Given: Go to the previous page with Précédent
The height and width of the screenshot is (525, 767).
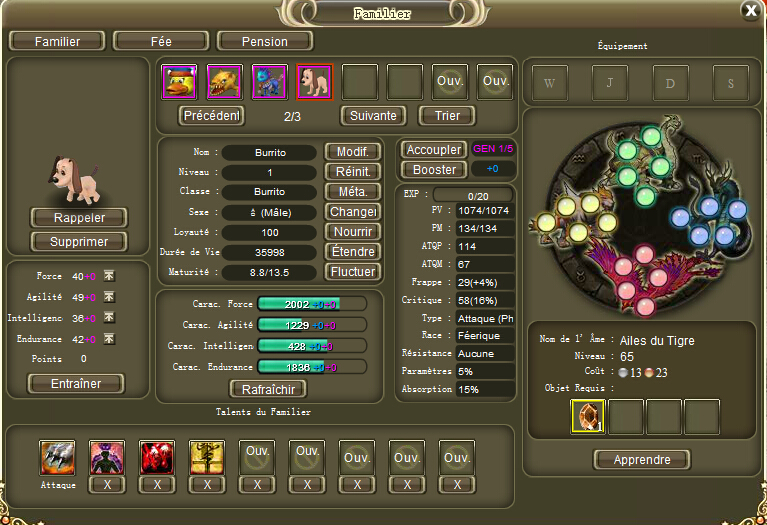Looking at the screenshot, I should (212, 115).
